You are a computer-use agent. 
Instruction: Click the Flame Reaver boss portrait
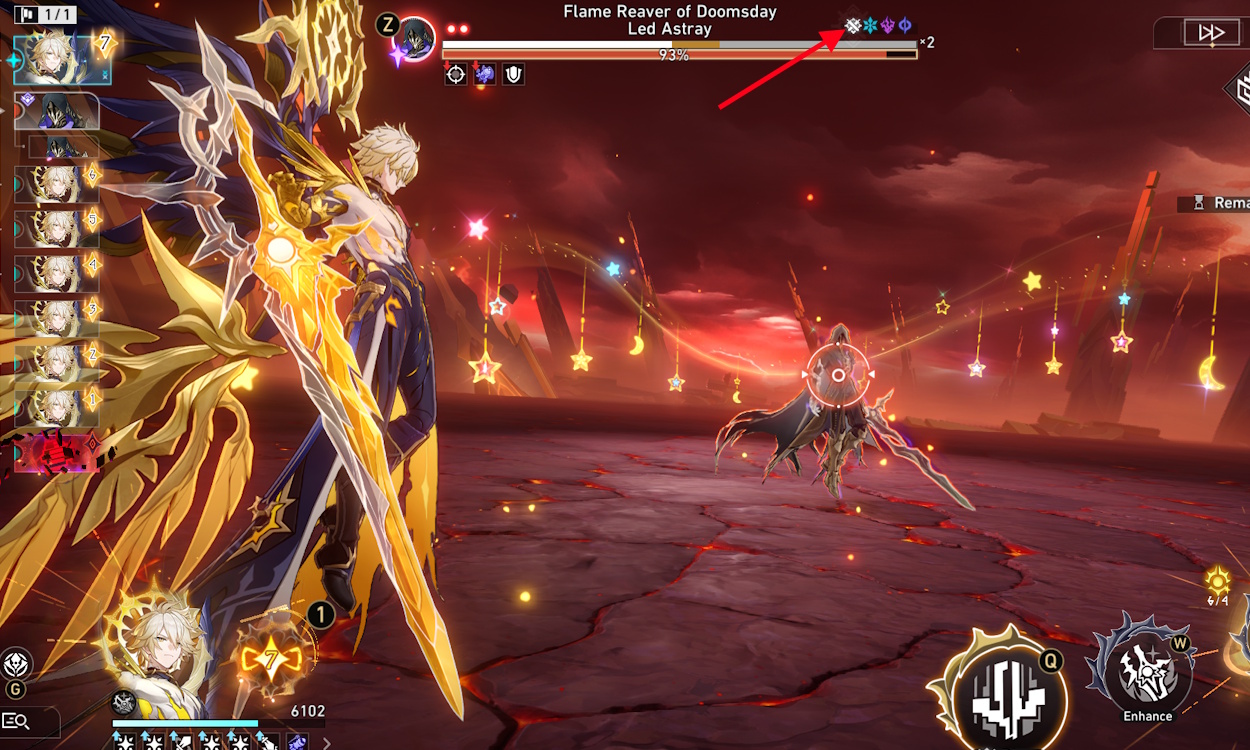[412, 38]
